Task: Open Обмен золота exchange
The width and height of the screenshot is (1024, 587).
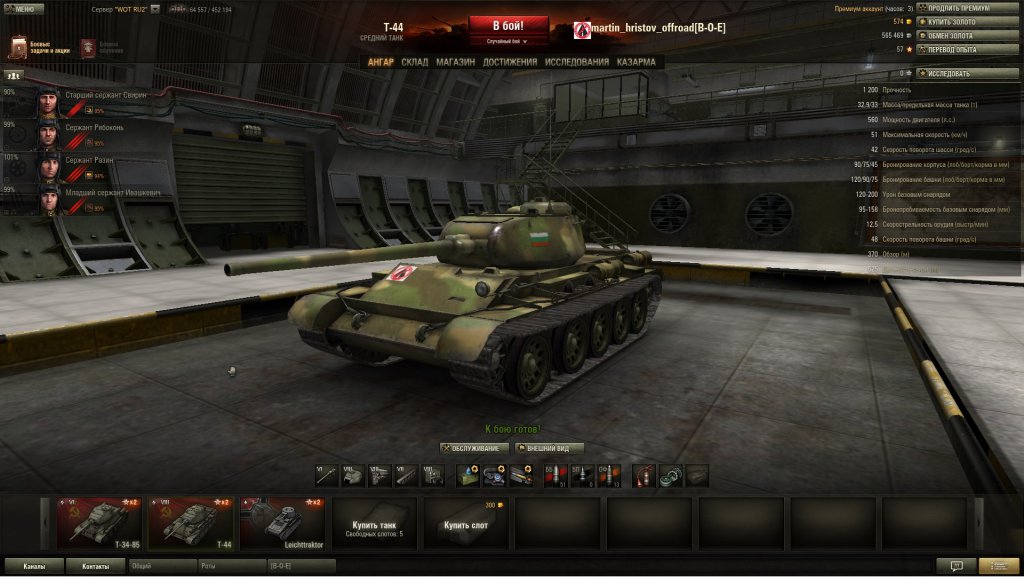Action: pos(968,35)
